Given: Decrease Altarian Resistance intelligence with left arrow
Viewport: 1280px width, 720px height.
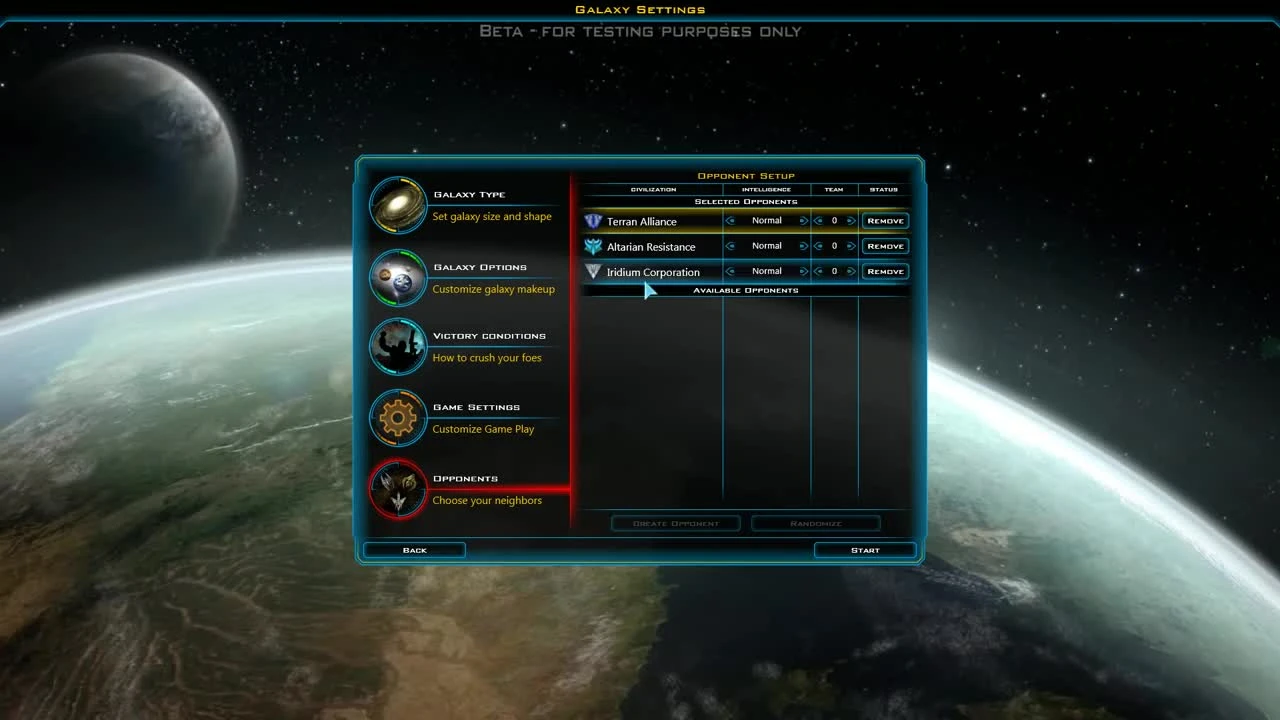Looking at the screenshot, I should 730,246.
